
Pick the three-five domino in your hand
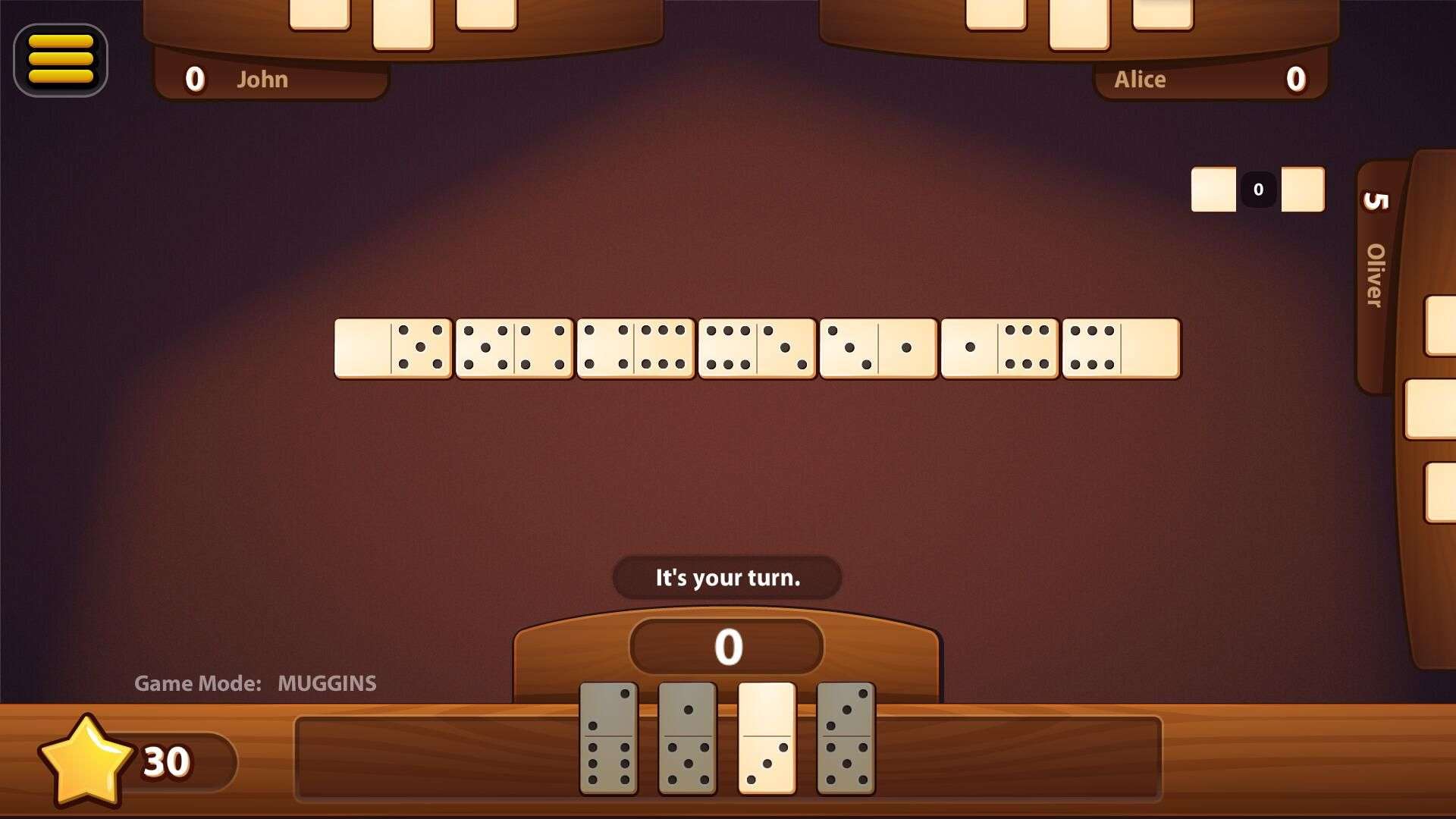coord(846,738)
